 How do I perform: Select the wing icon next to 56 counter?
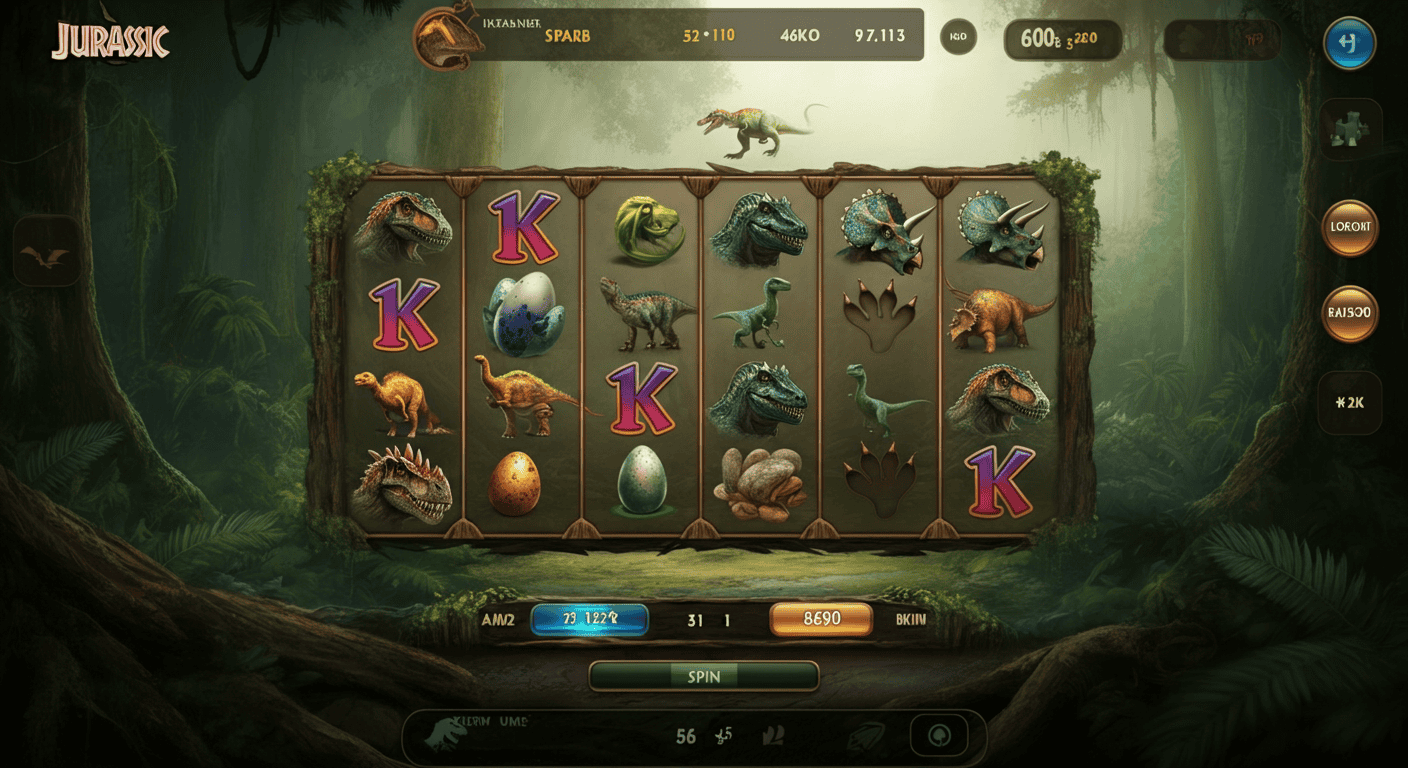click(x=771, y=736)
